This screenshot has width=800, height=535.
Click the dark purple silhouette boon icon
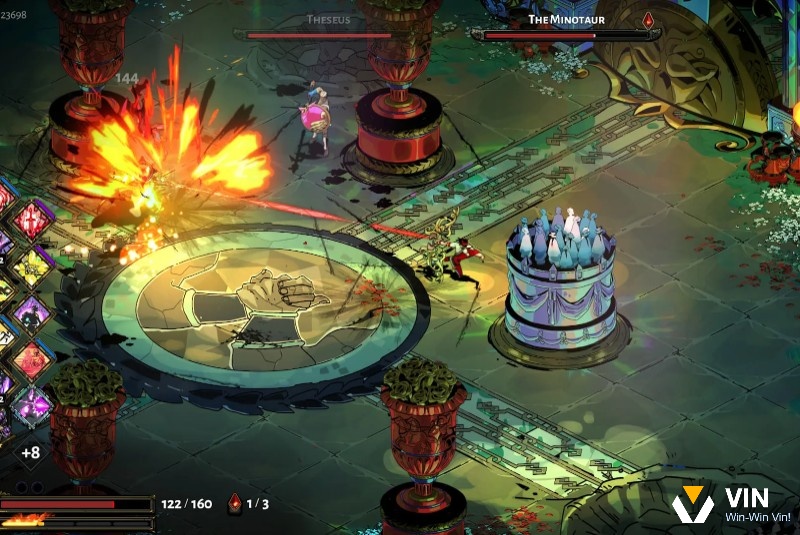pyautogui.click(x=32, y=313)
